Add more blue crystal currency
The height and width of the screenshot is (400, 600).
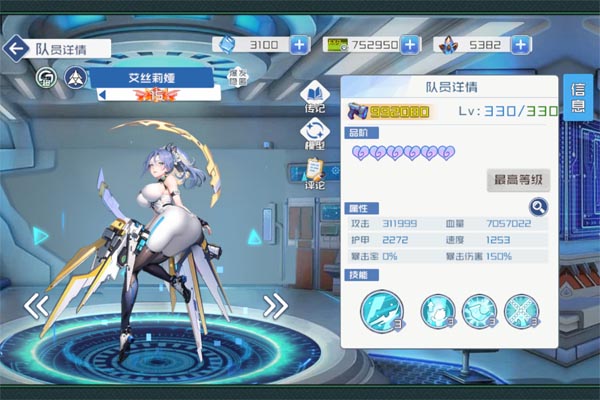tap(300, 45)
